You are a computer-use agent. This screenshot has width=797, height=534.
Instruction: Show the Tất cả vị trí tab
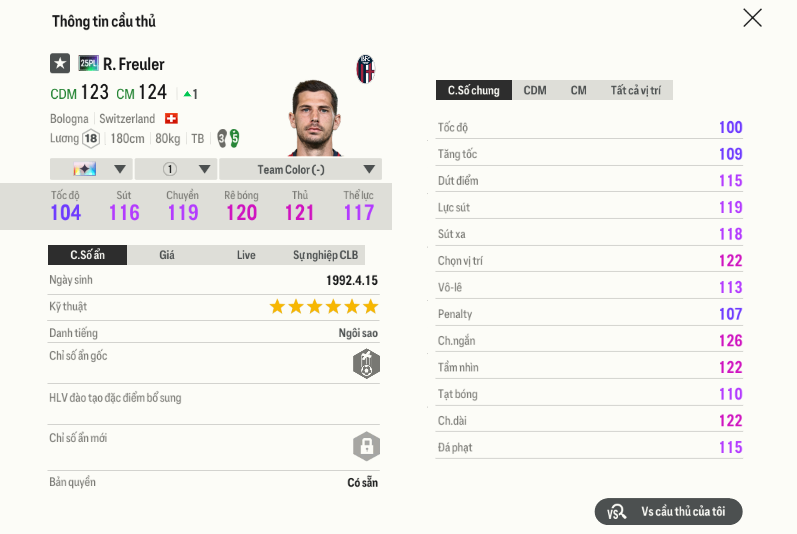point(636,91)
